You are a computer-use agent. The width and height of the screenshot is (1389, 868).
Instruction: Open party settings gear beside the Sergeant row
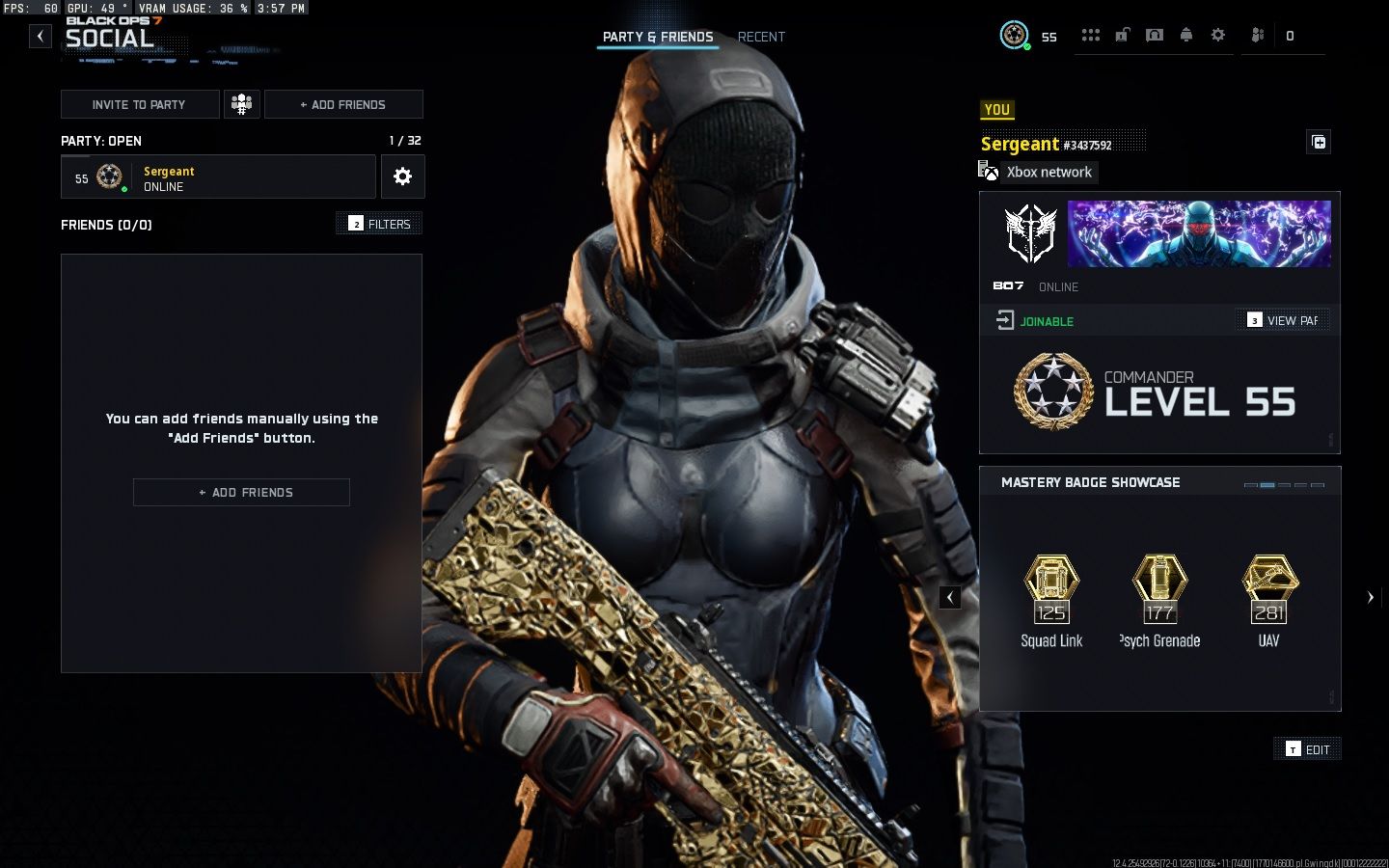(x=402, y=176)
